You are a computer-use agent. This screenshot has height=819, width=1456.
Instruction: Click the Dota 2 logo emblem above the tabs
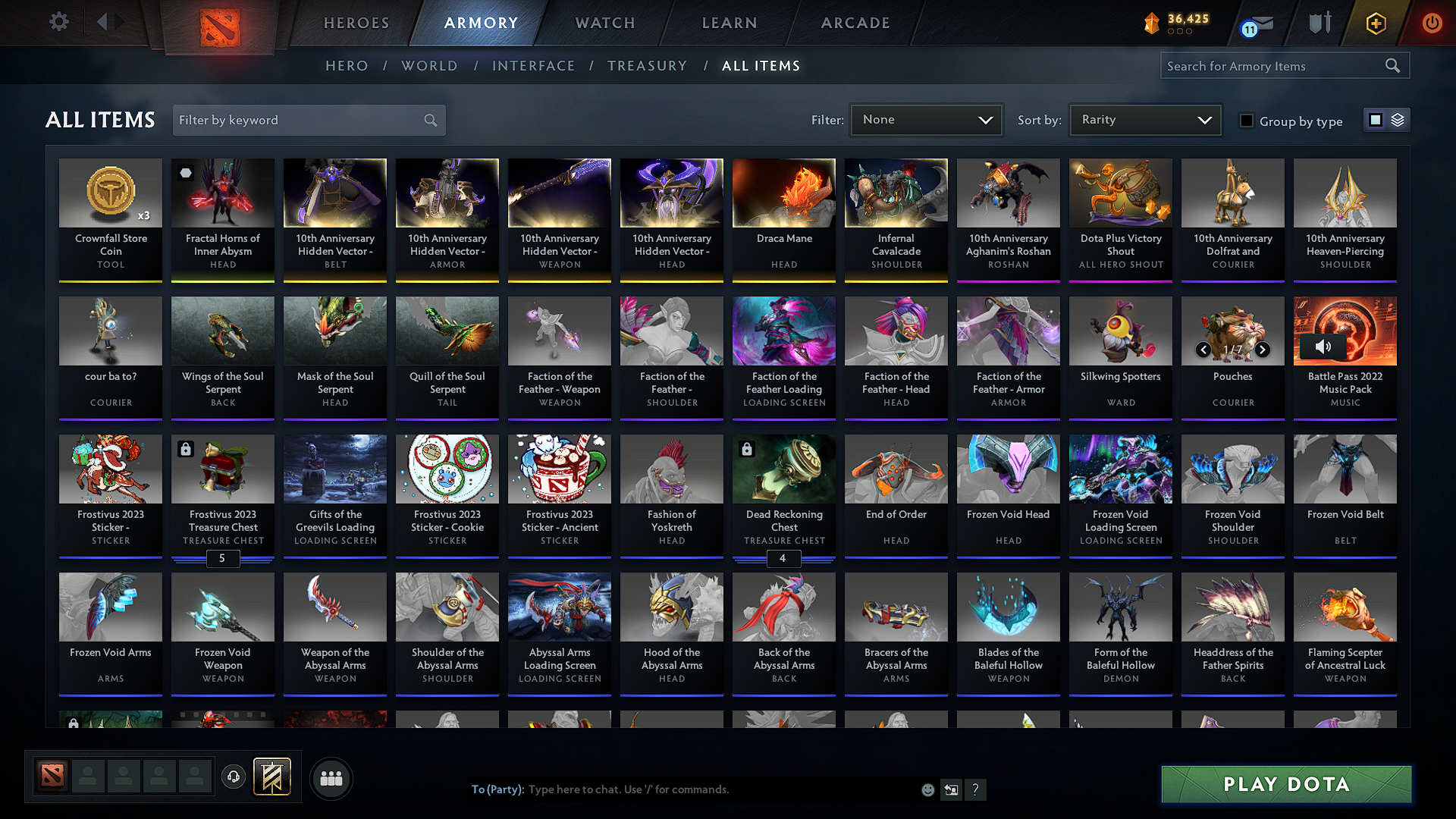(x=220, y=25)
